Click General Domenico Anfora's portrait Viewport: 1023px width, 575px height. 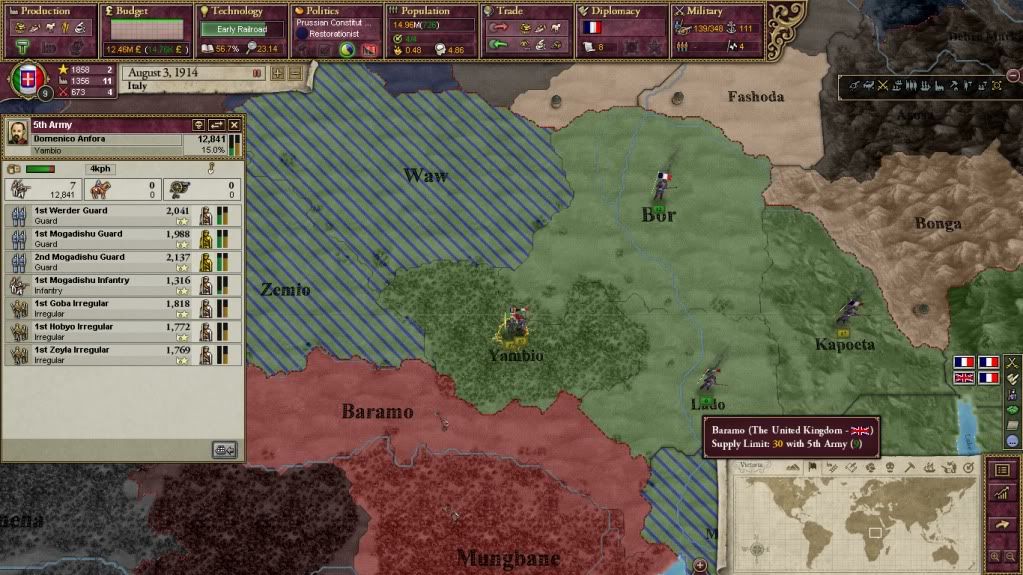pyautogui.click(x=18, y=132)
